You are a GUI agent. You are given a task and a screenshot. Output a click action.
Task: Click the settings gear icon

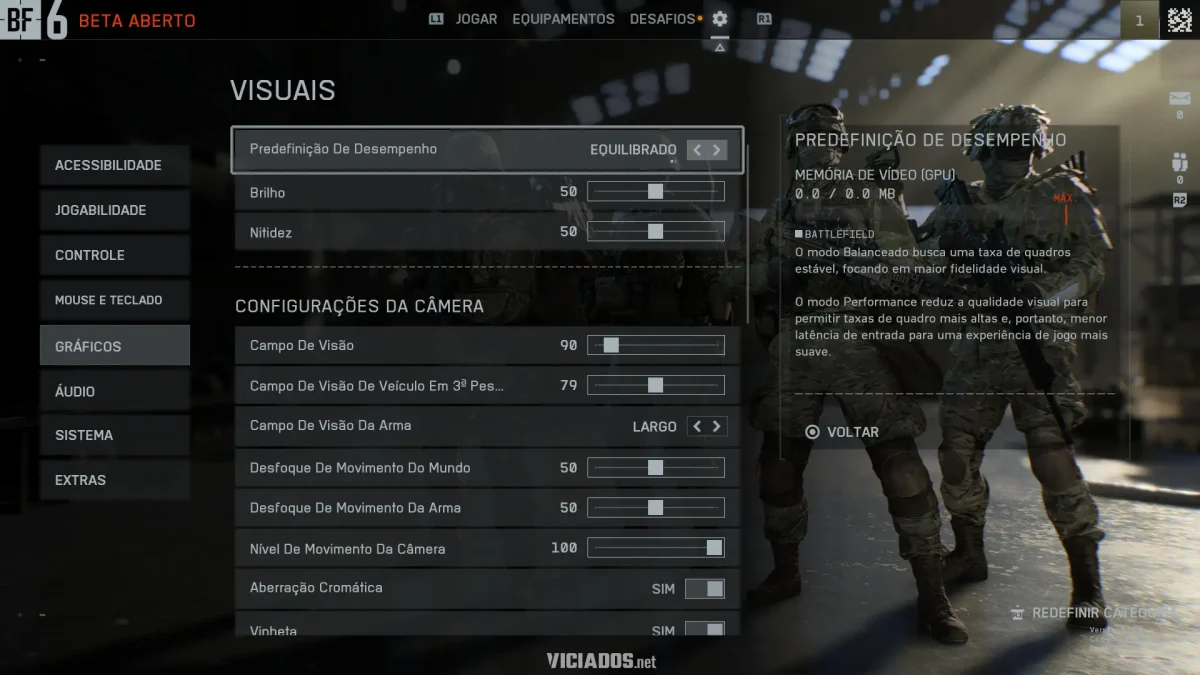pyautogui.click(x=720, y=19)
